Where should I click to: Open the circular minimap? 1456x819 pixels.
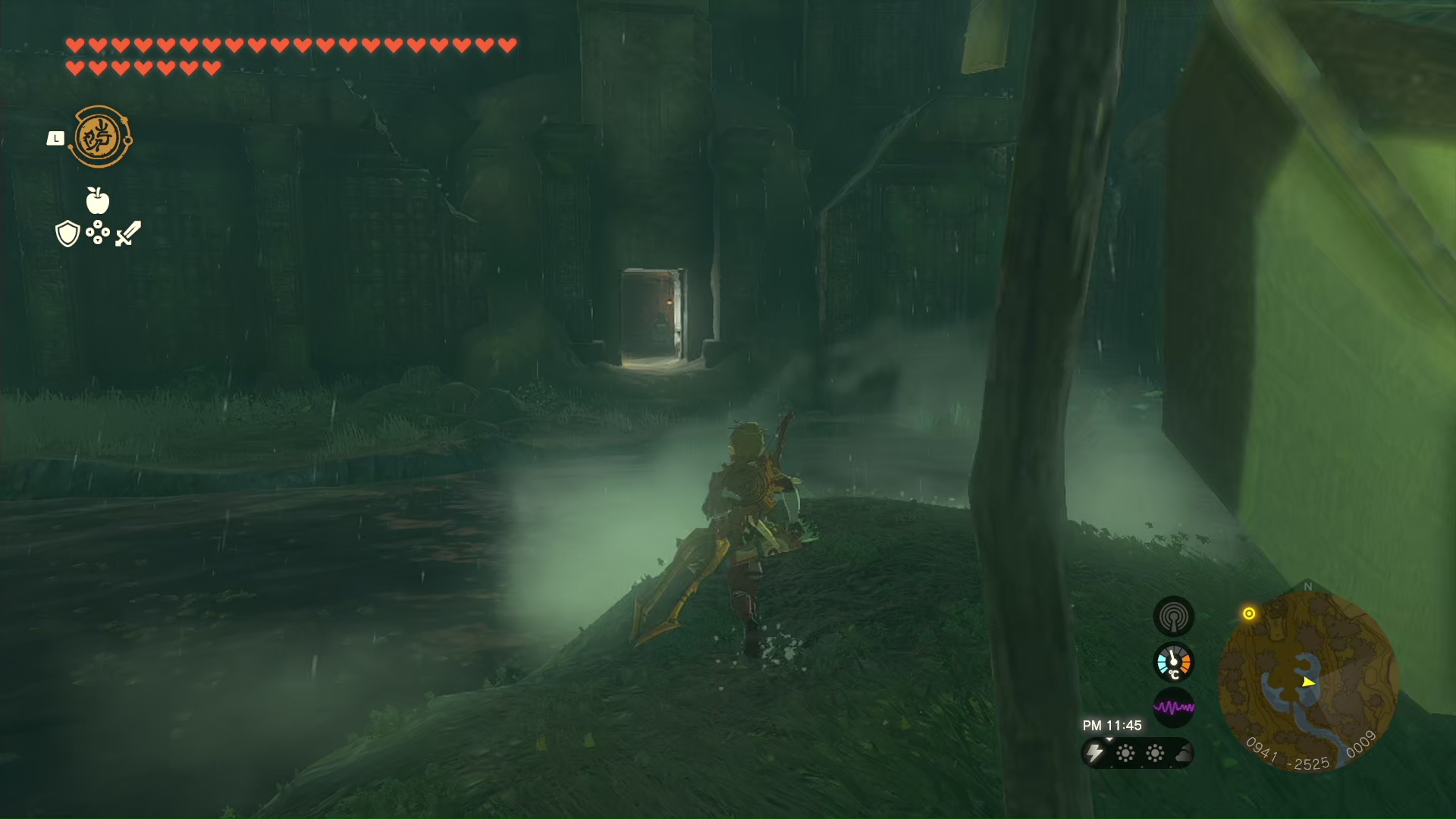pyautogui.click(x=1308, y=680)
